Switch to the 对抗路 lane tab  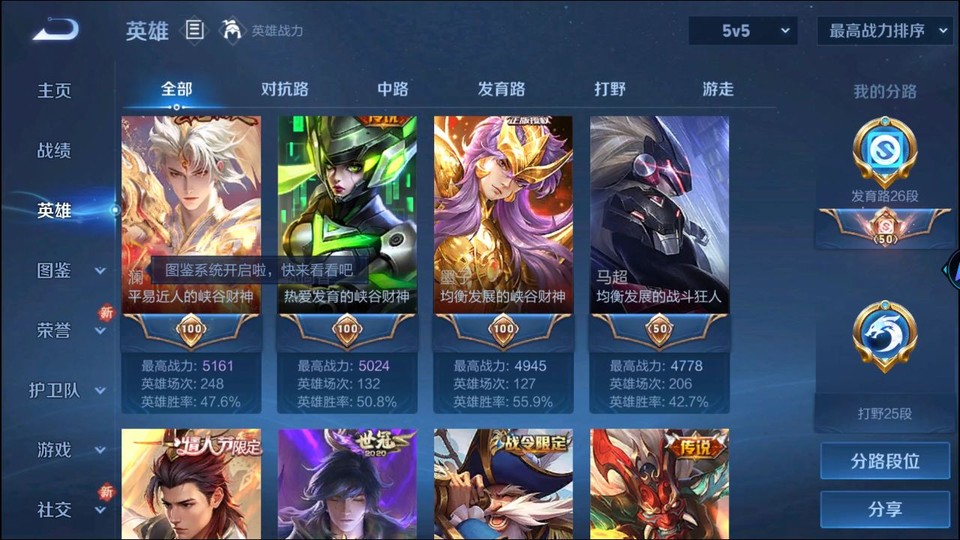[285, 89]
